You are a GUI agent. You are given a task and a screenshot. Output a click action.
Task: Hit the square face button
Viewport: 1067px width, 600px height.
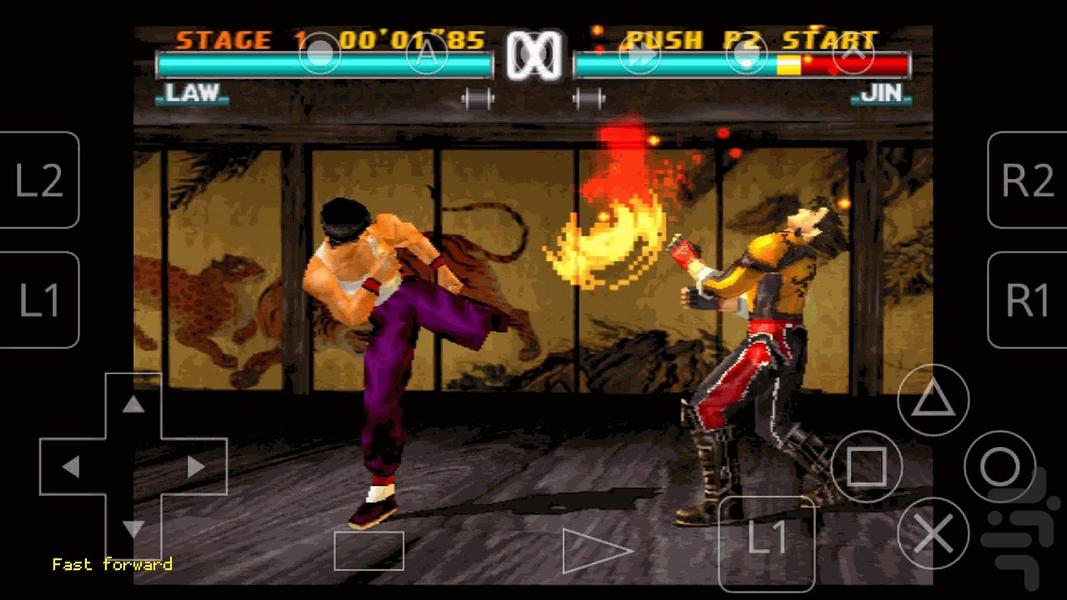point(866,466)
